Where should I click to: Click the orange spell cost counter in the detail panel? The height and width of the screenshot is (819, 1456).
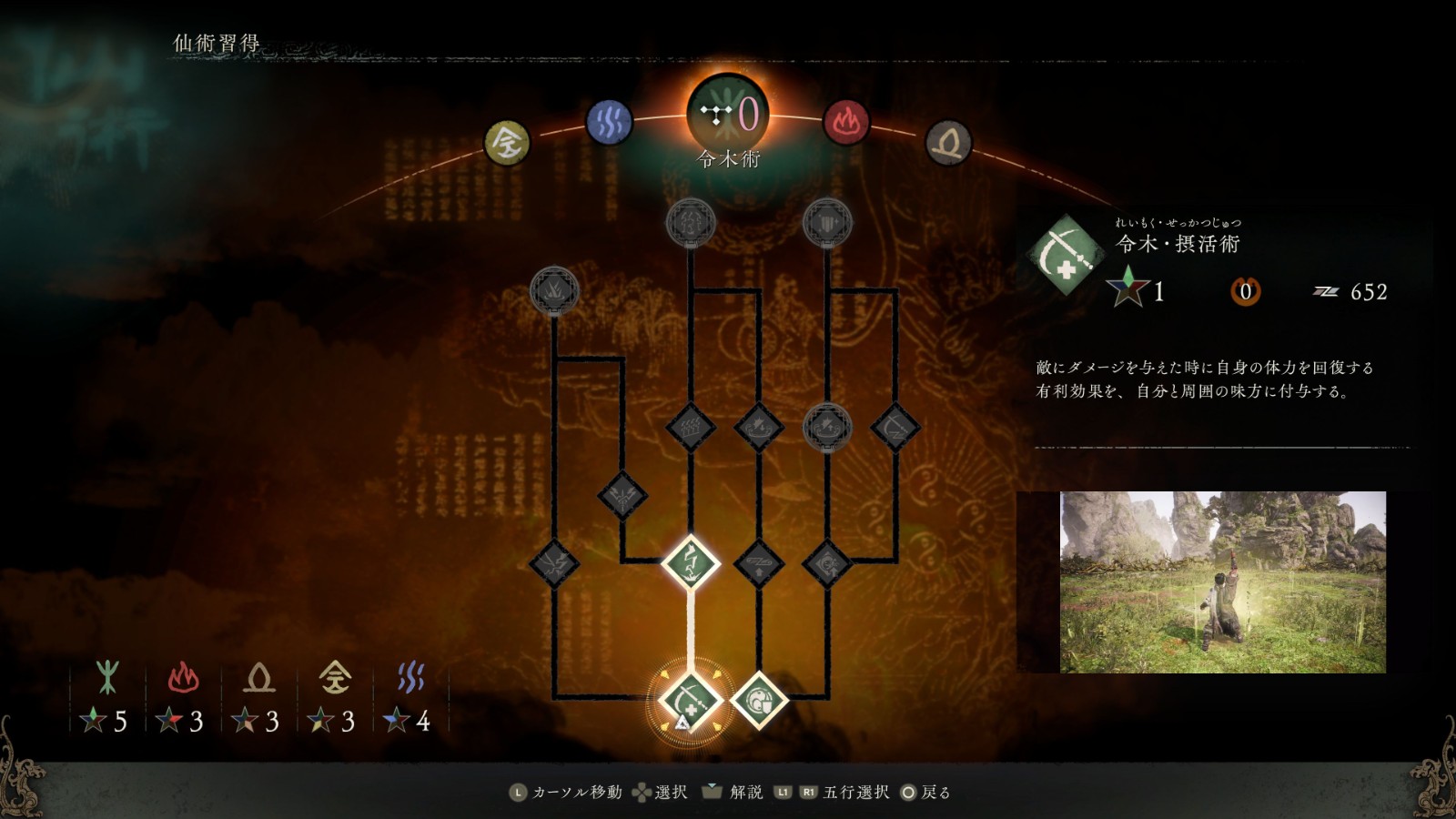coord(1247,289)
